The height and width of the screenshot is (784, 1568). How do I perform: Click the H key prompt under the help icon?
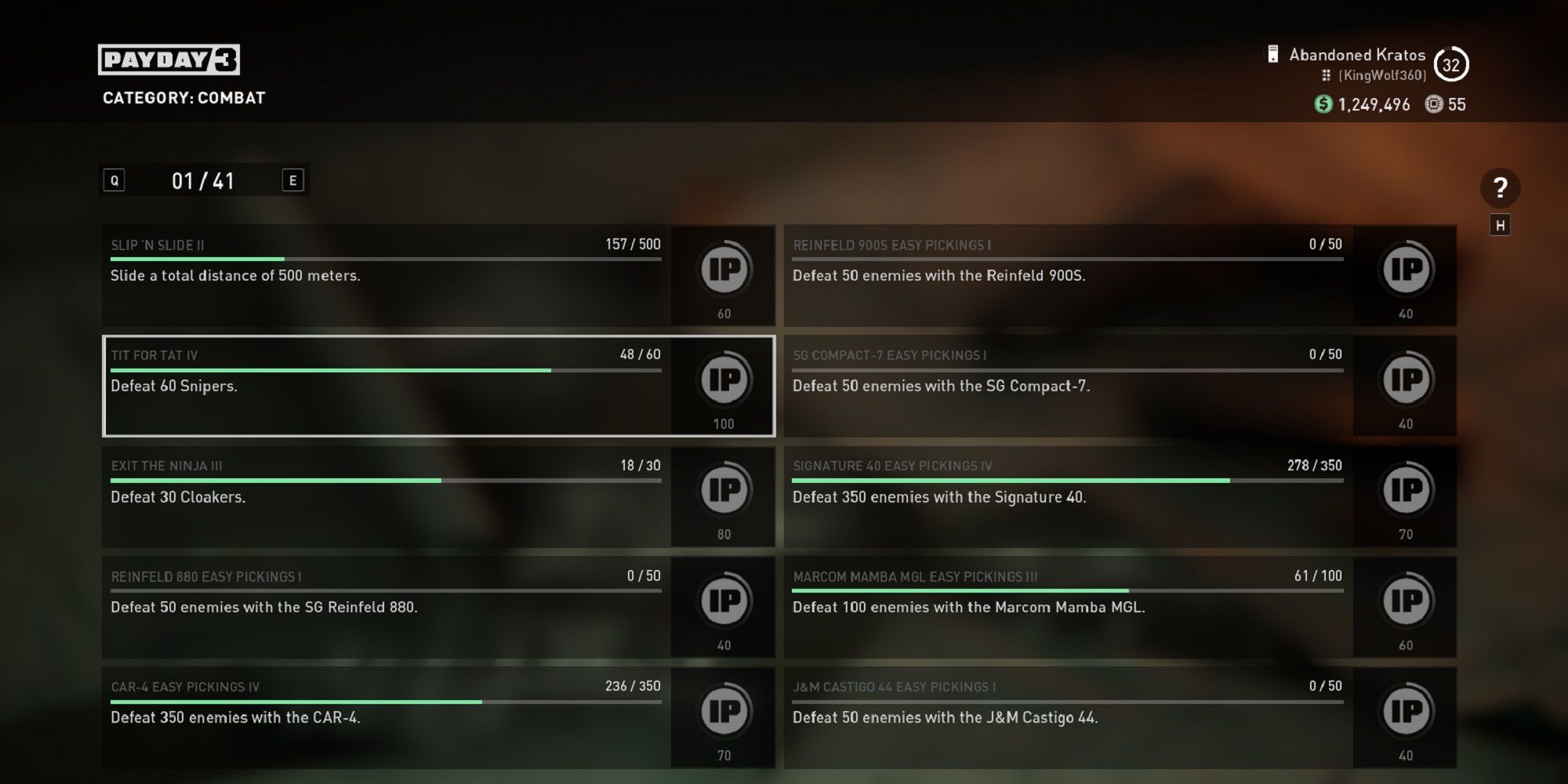(x=1500, y=225)
